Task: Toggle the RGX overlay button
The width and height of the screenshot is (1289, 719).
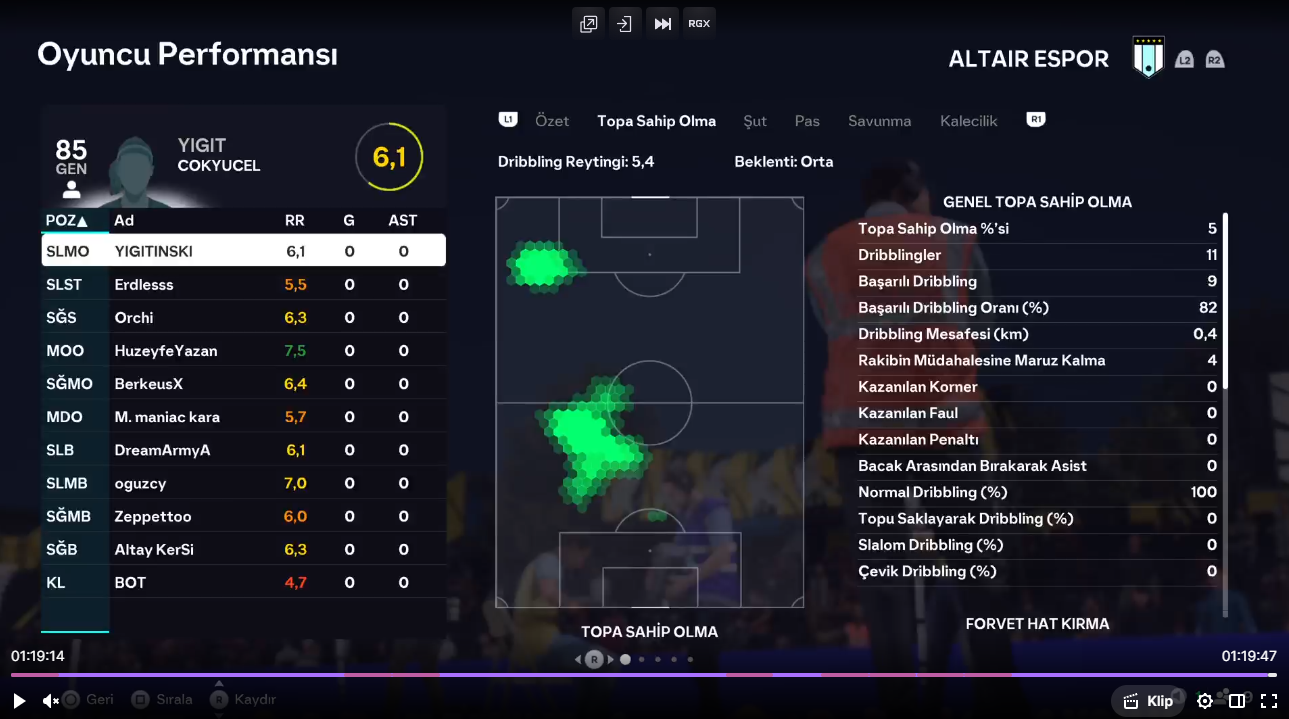Action: tap(699, 23)
